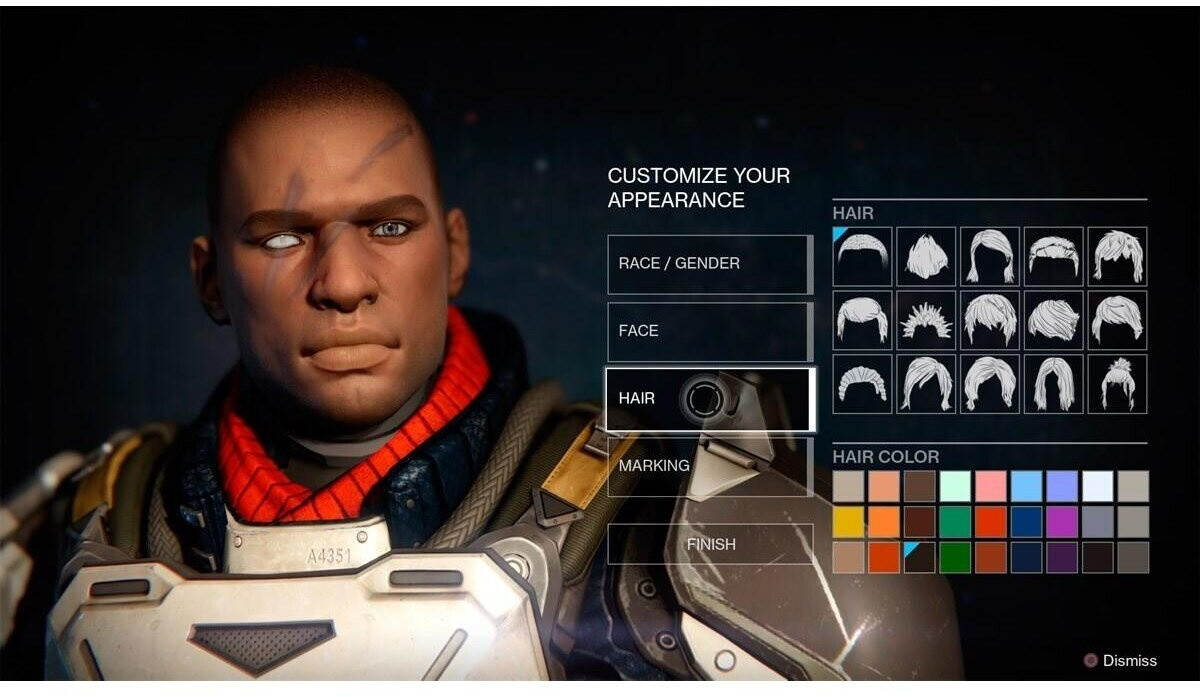Viewport: 1200px width, 697px height.
Task: Apply the purple hair color
Action: pos(1061,522)
